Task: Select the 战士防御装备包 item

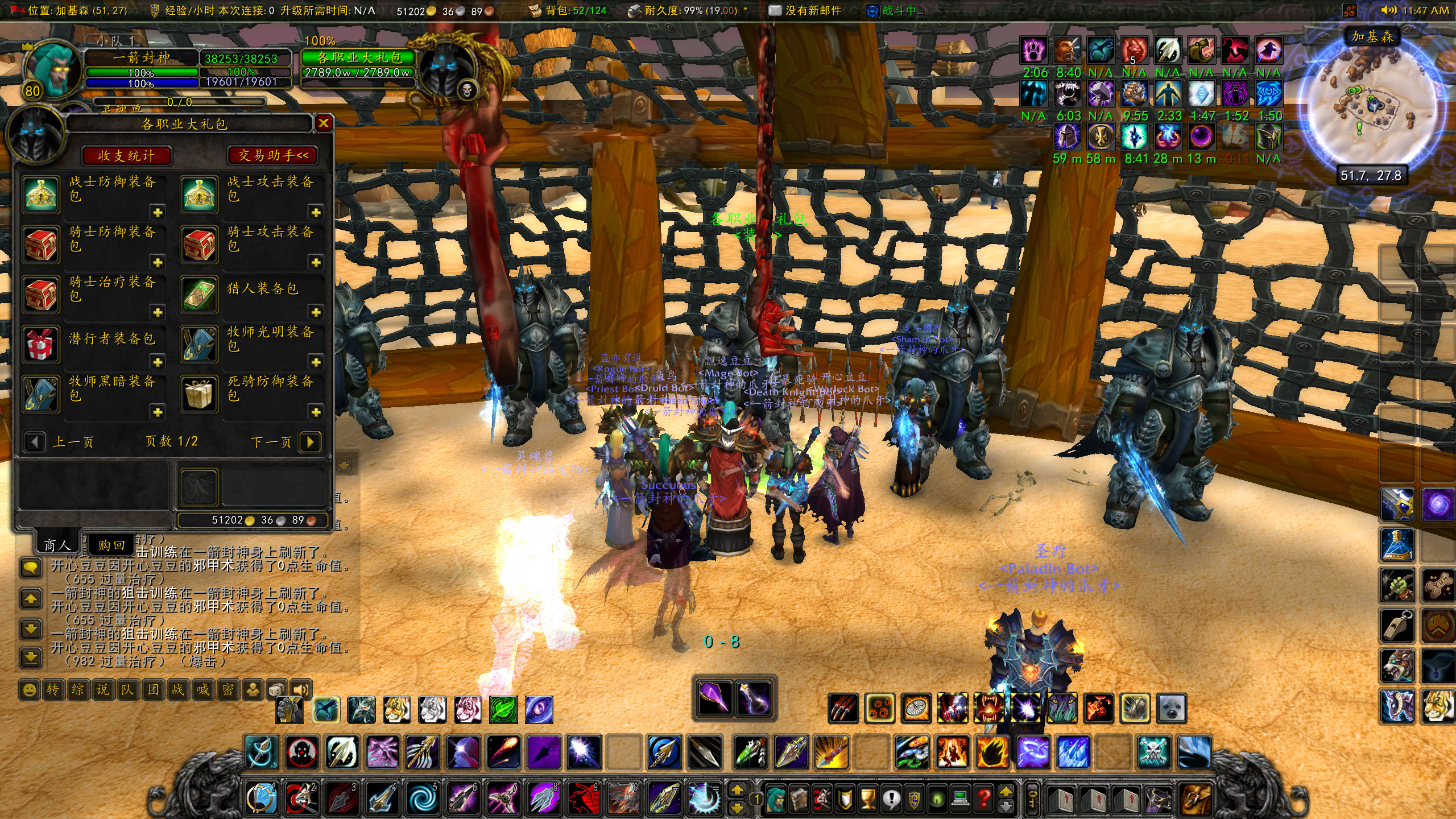Action: pyautogui.click(x=41, y=195)
